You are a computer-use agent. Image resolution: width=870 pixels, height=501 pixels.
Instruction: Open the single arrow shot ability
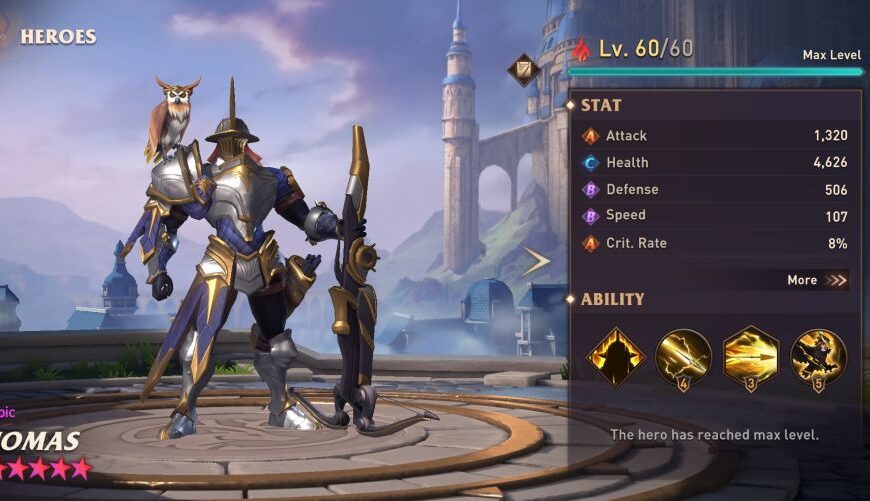(x=684, y=357)
